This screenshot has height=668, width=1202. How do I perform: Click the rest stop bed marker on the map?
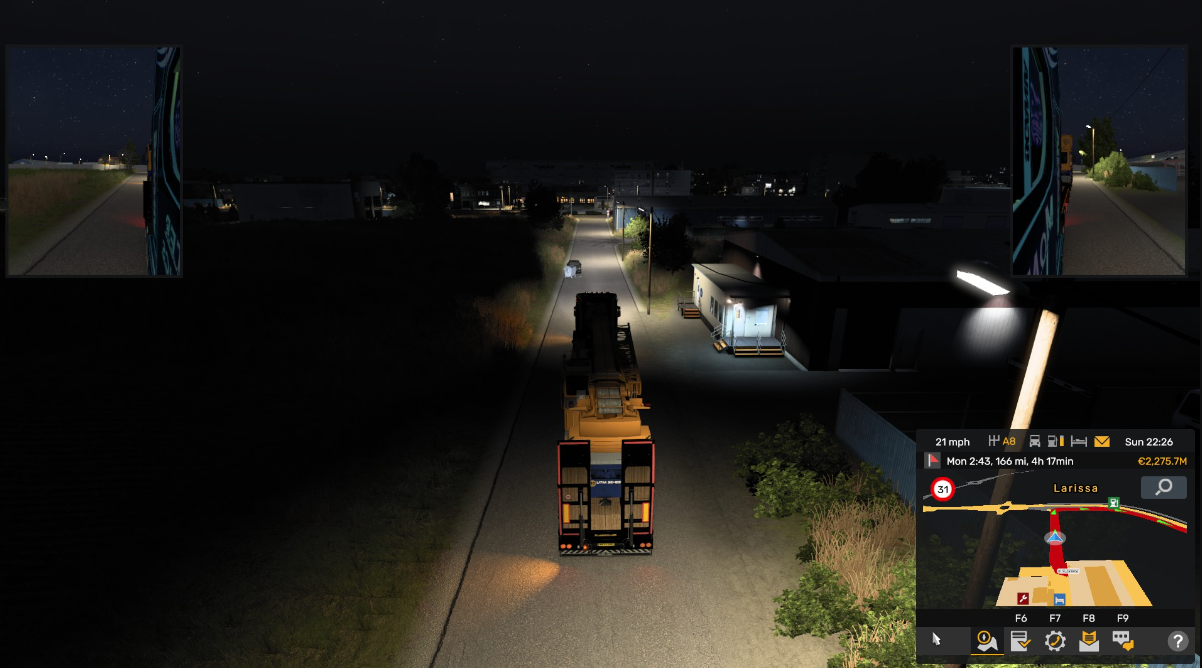[x=1059, y=599]
